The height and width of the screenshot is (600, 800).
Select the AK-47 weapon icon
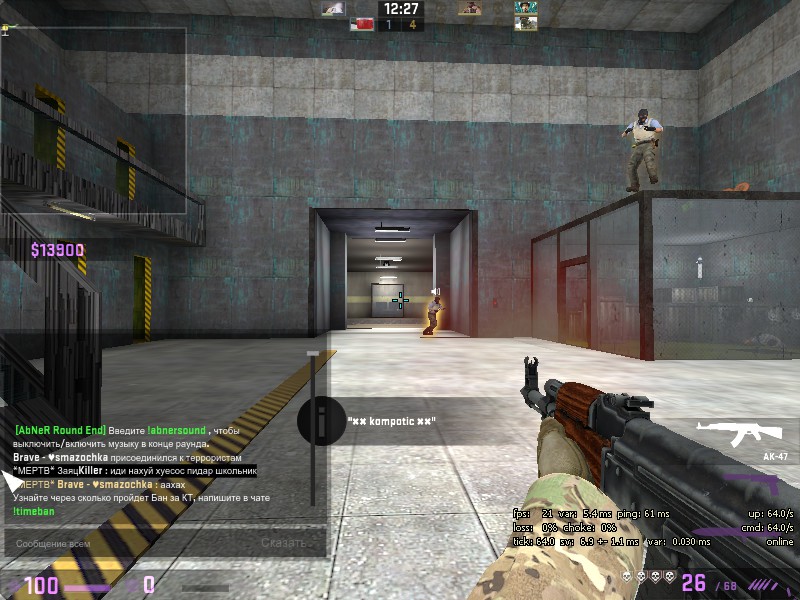pyautogui.click(x=742, y=433)
